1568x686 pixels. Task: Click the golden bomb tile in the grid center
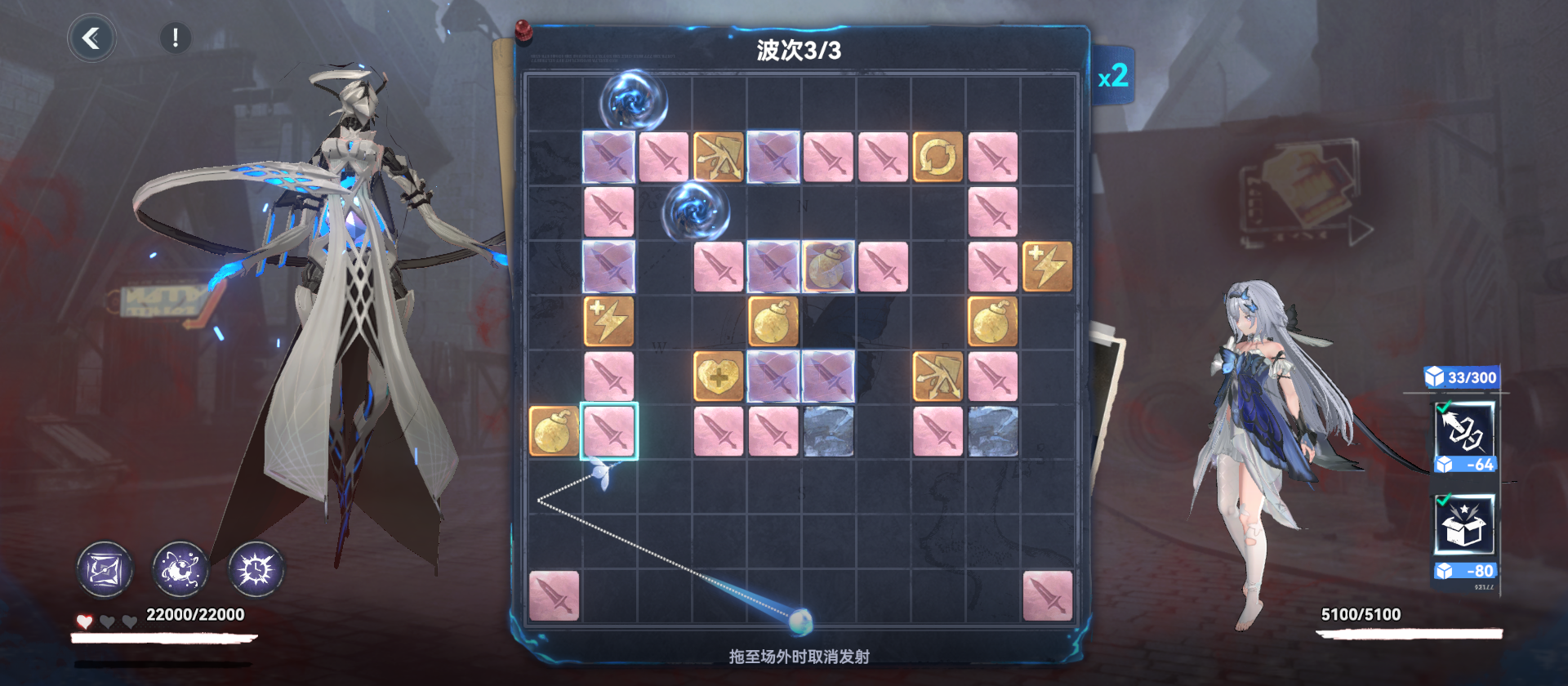pos(773,321)
